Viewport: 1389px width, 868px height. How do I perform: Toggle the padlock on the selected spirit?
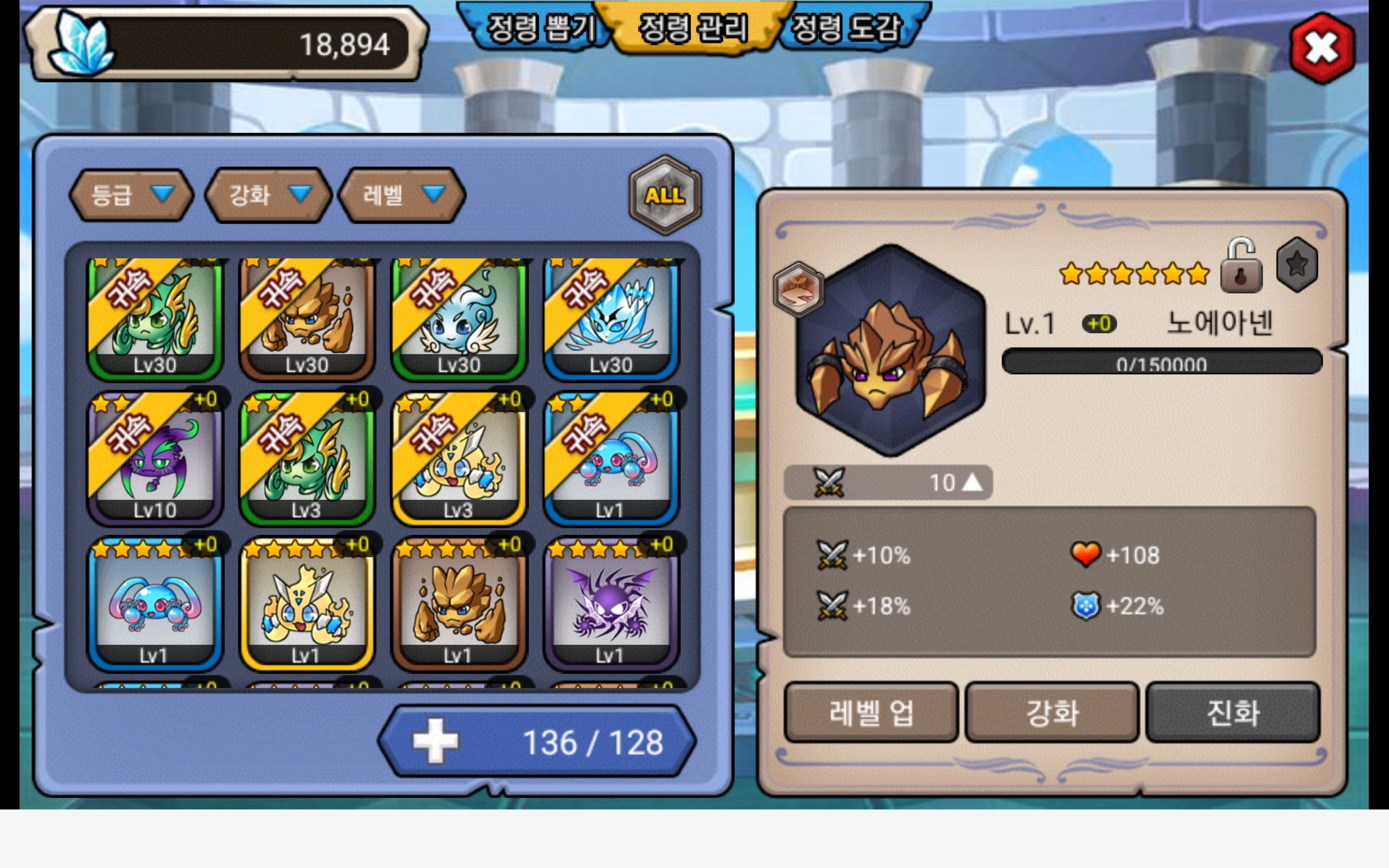coord(1240,266)
